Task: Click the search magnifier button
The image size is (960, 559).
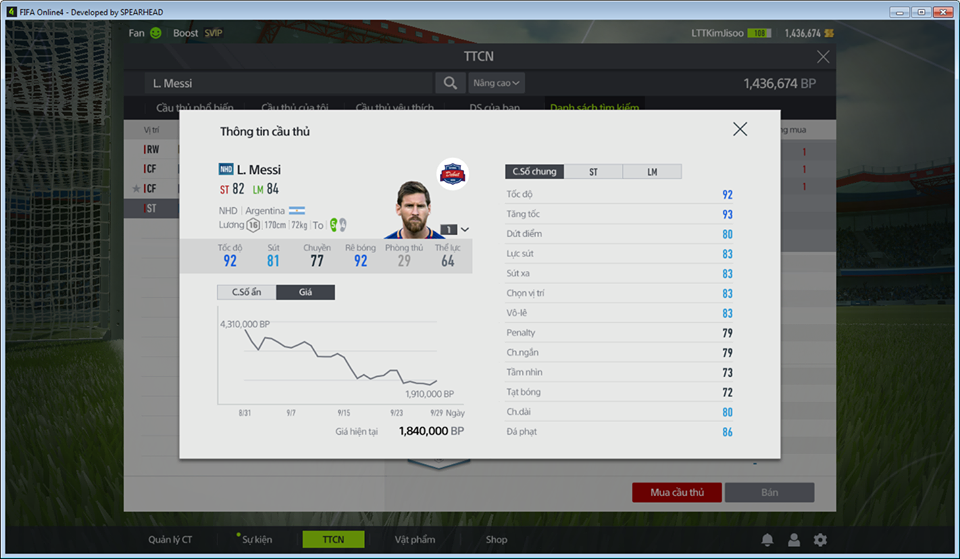Action: [447, 83]
